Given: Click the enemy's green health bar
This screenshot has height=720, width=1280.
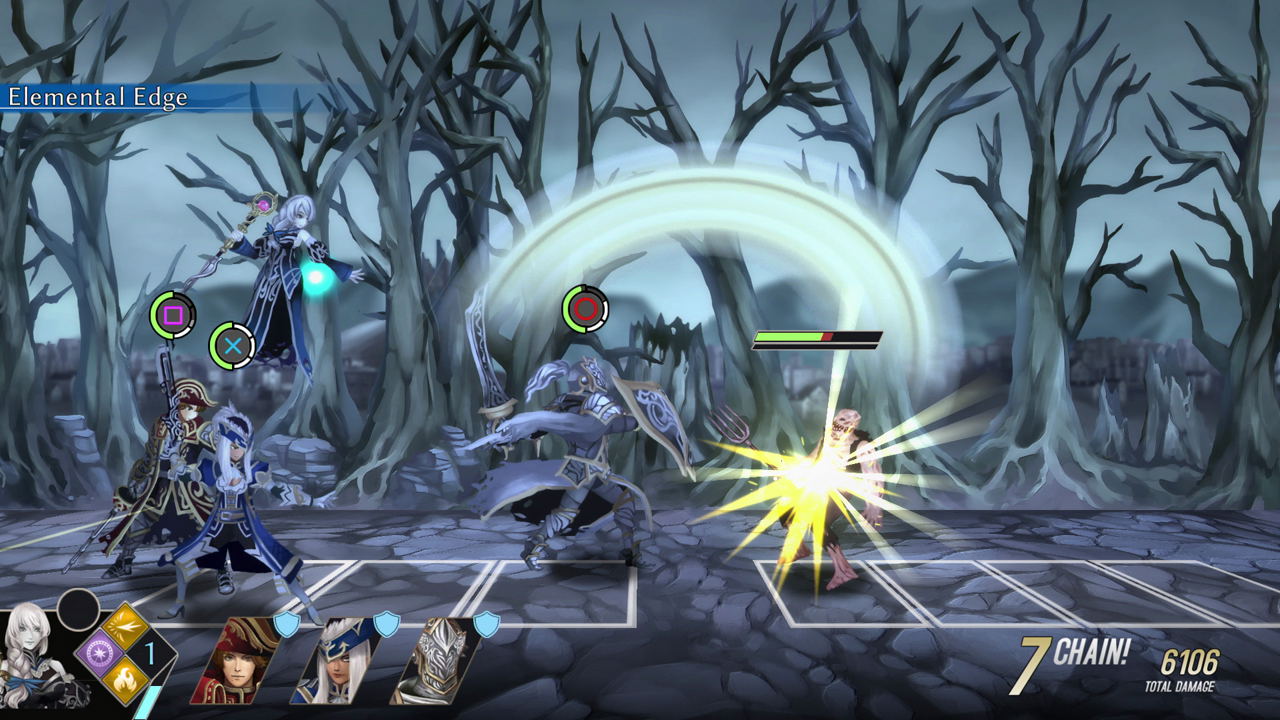Looking at the screenshot, I should (790, 338).
